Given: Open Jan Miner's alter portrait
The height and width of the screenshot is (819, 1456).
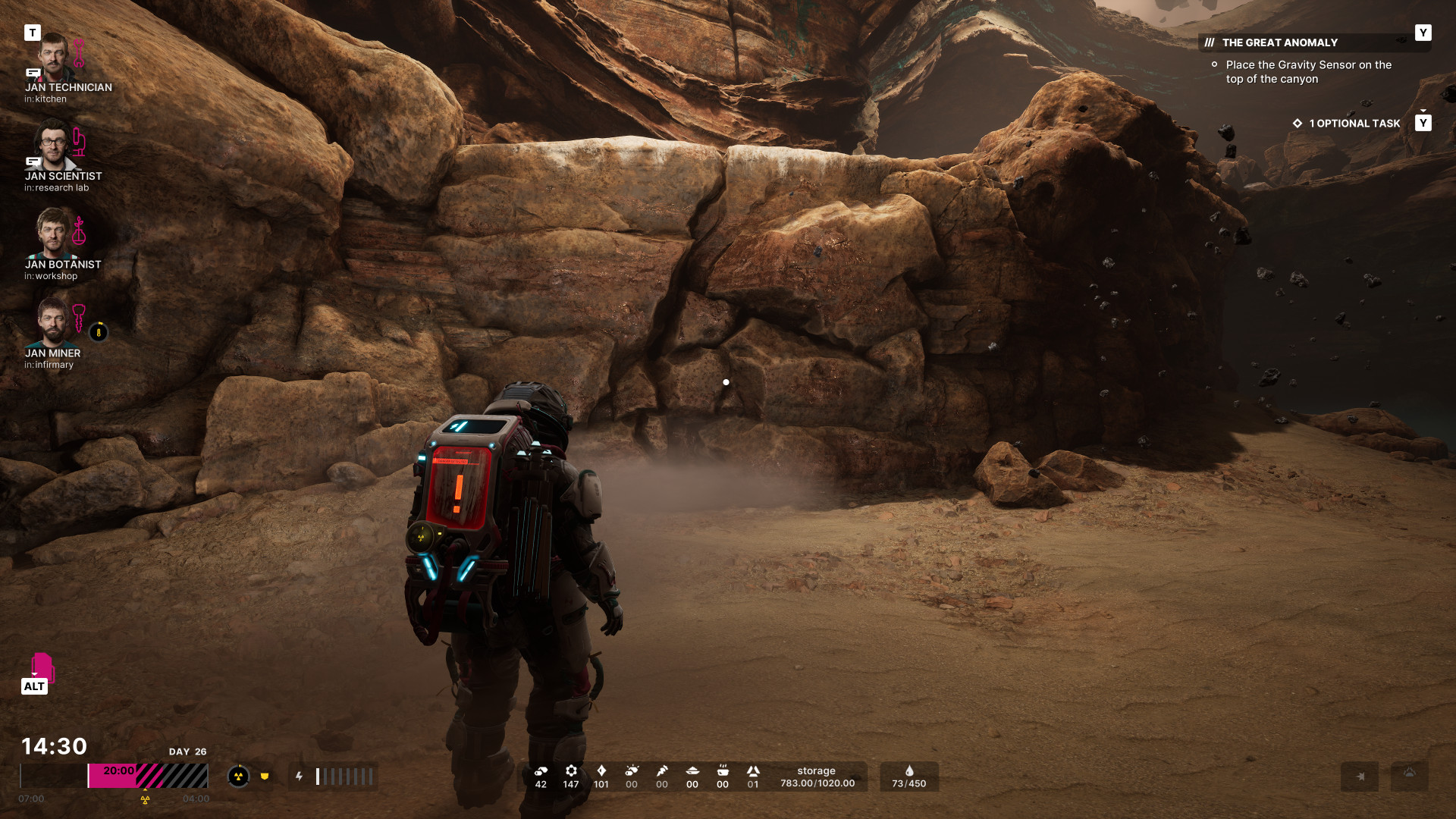Looking at the screenshot, I should pos(53,322).
